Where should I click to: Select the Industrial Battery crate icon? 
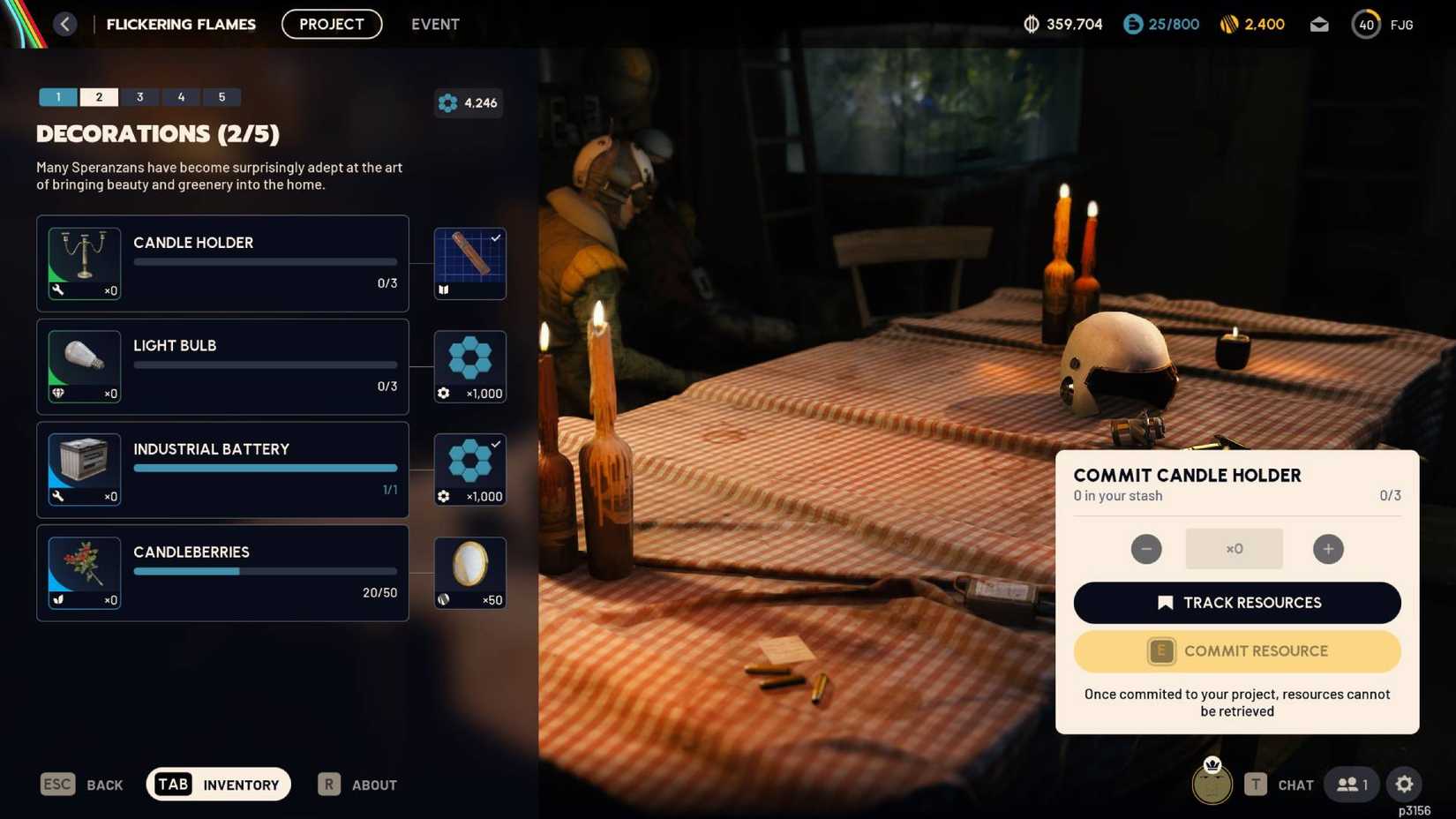pyautogui.click(x=84, y=469)
